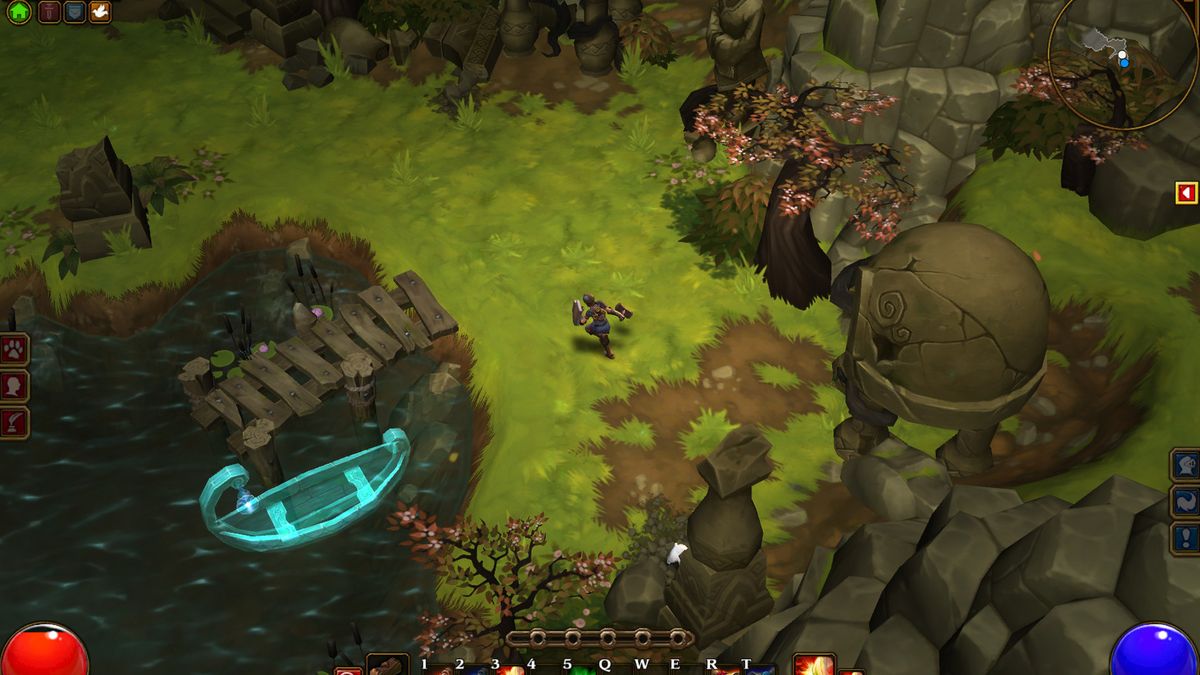Image resolution: width=1200 pixels, height=675 pixels.
Task: Click the red left-arrow expander button
Action: (x=1186, y=192)
